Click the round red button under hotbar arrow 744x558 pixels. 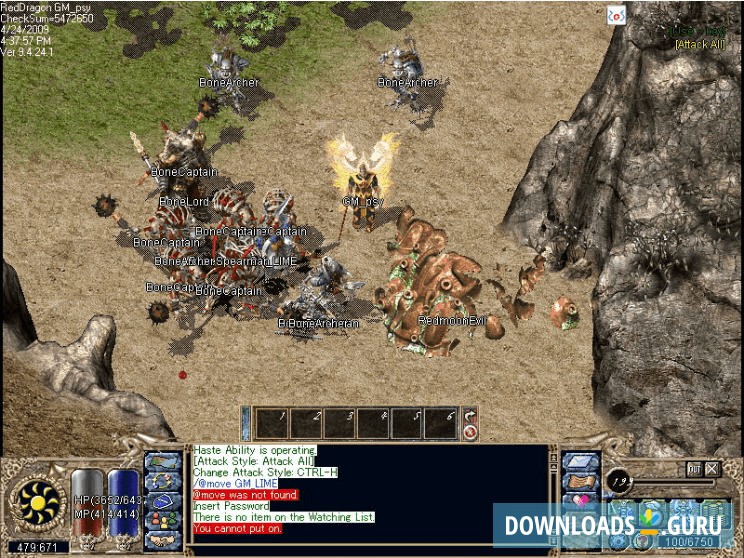pyautogui.click(x=470, y=433)
